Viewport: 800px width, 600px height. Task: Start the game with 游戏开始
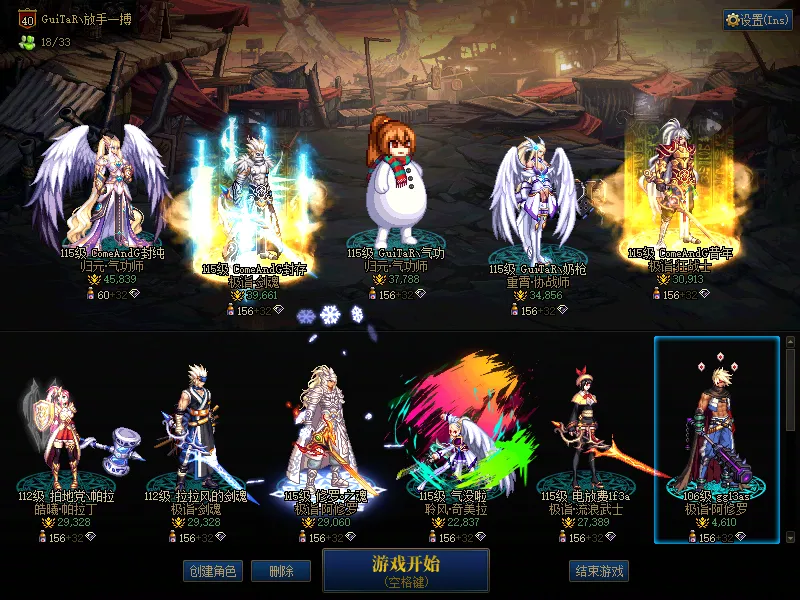click(405, 570)
